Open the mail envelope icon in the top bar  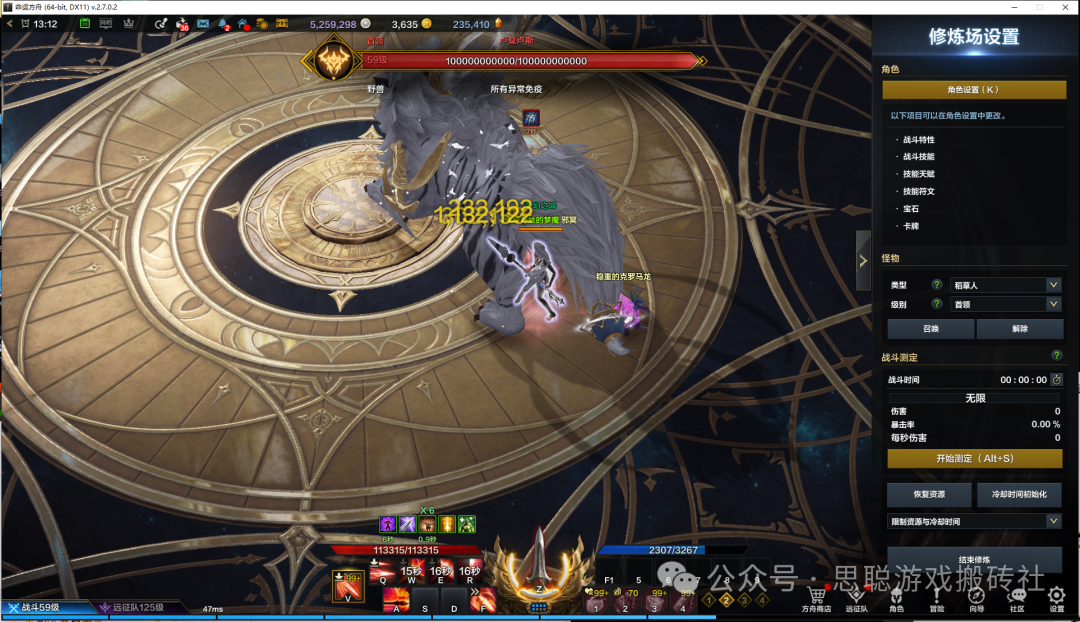(x=203, y=23)
